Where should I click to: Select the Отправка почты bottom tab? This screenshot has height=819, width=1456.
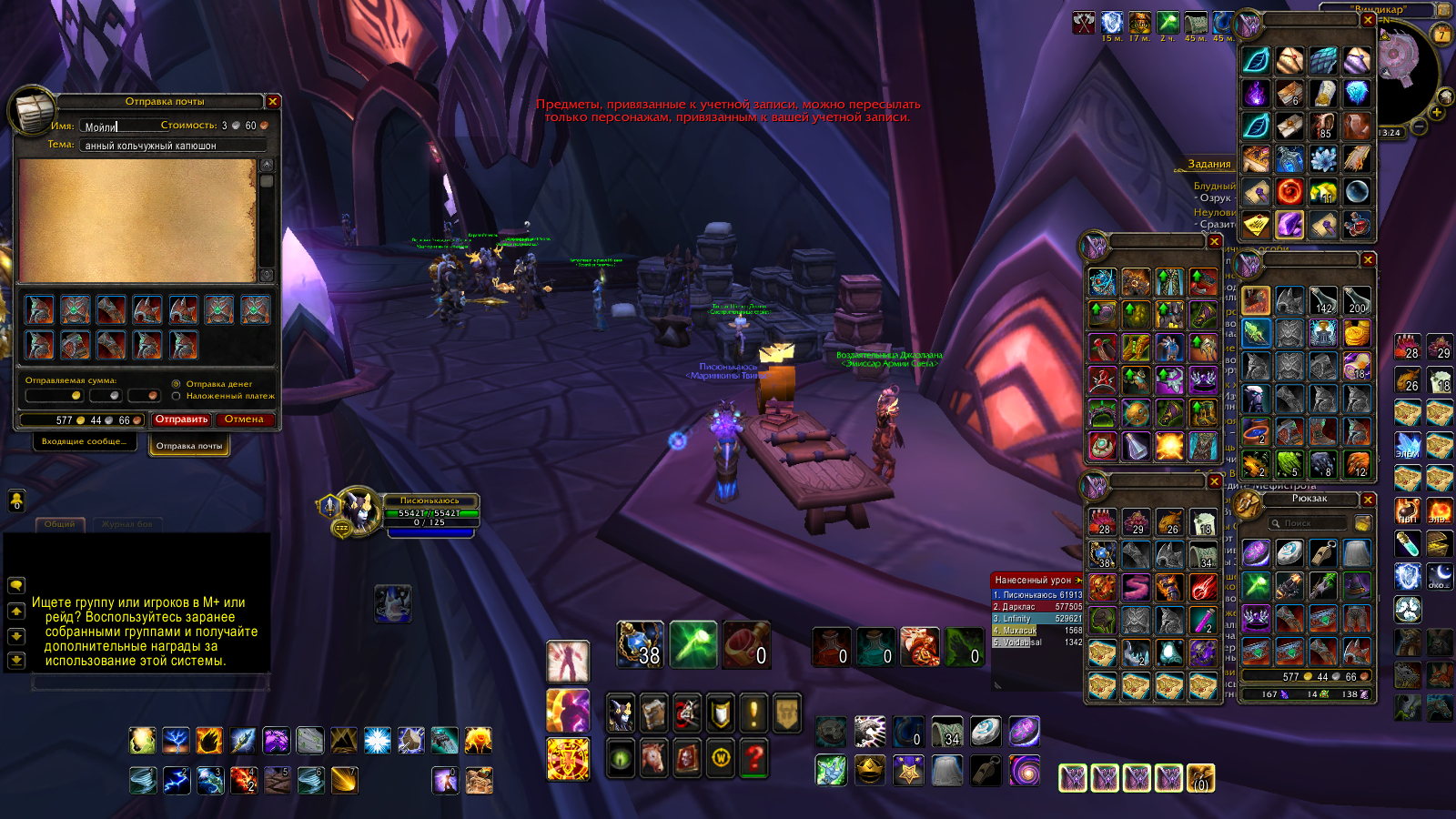(189, 446)
